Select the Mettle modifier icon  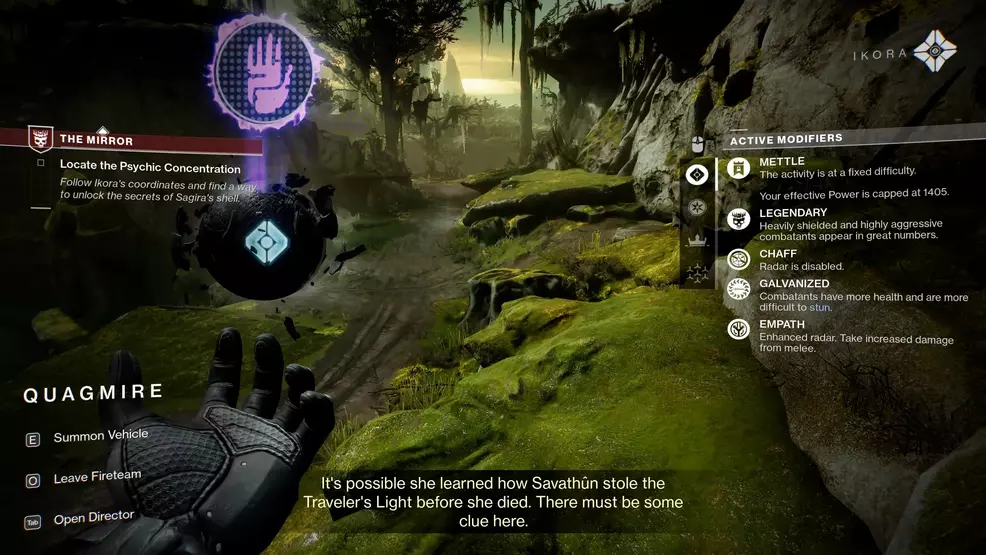739,168
